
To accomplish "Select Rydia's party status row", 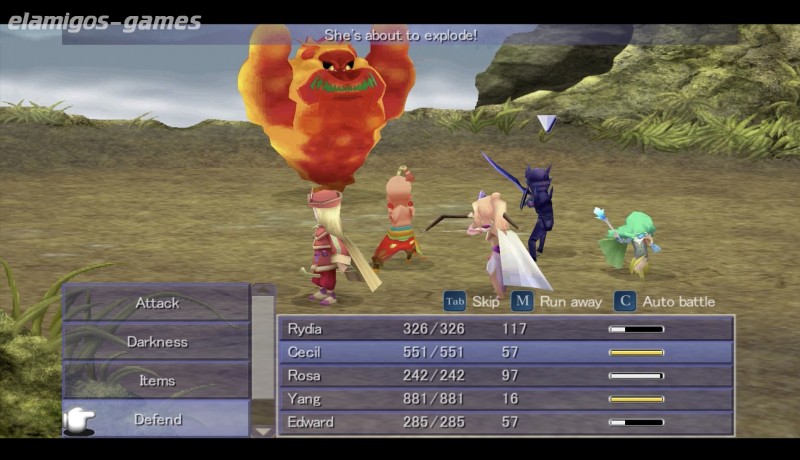I will click(506, 328).
